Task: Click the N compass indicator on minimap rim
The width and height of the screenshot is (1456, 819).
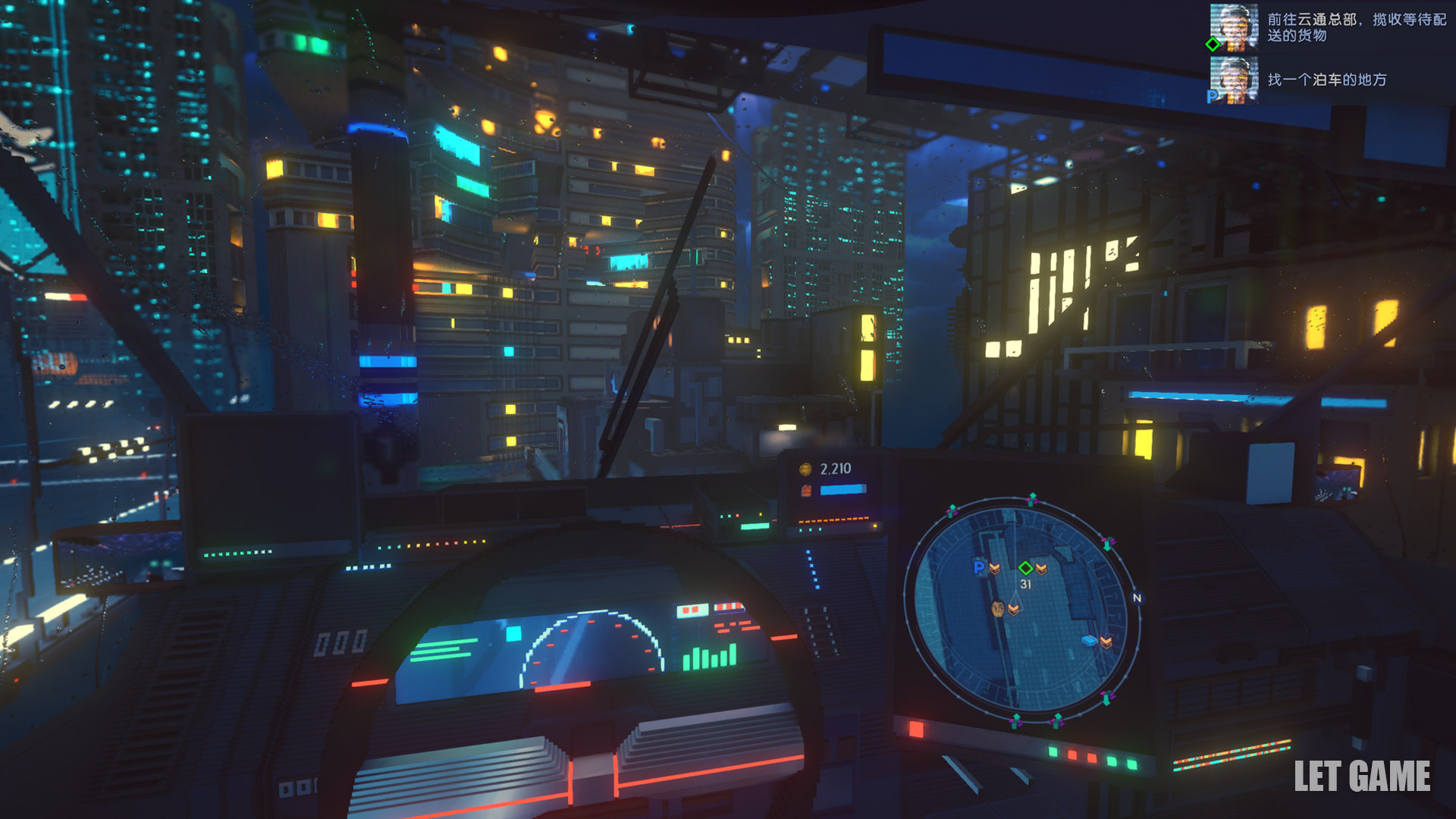Action: (x=1137, y=598)
